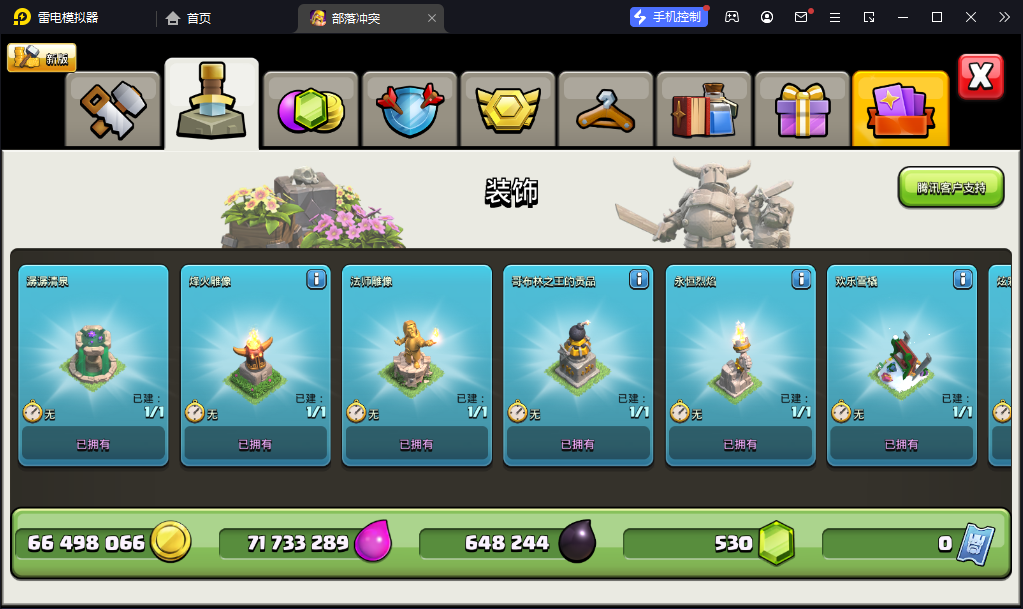Show info for the 欢乐雪橇 decoration
Image resolution: width=1023 pixels, height=609 pixels.
click(963, 279)
